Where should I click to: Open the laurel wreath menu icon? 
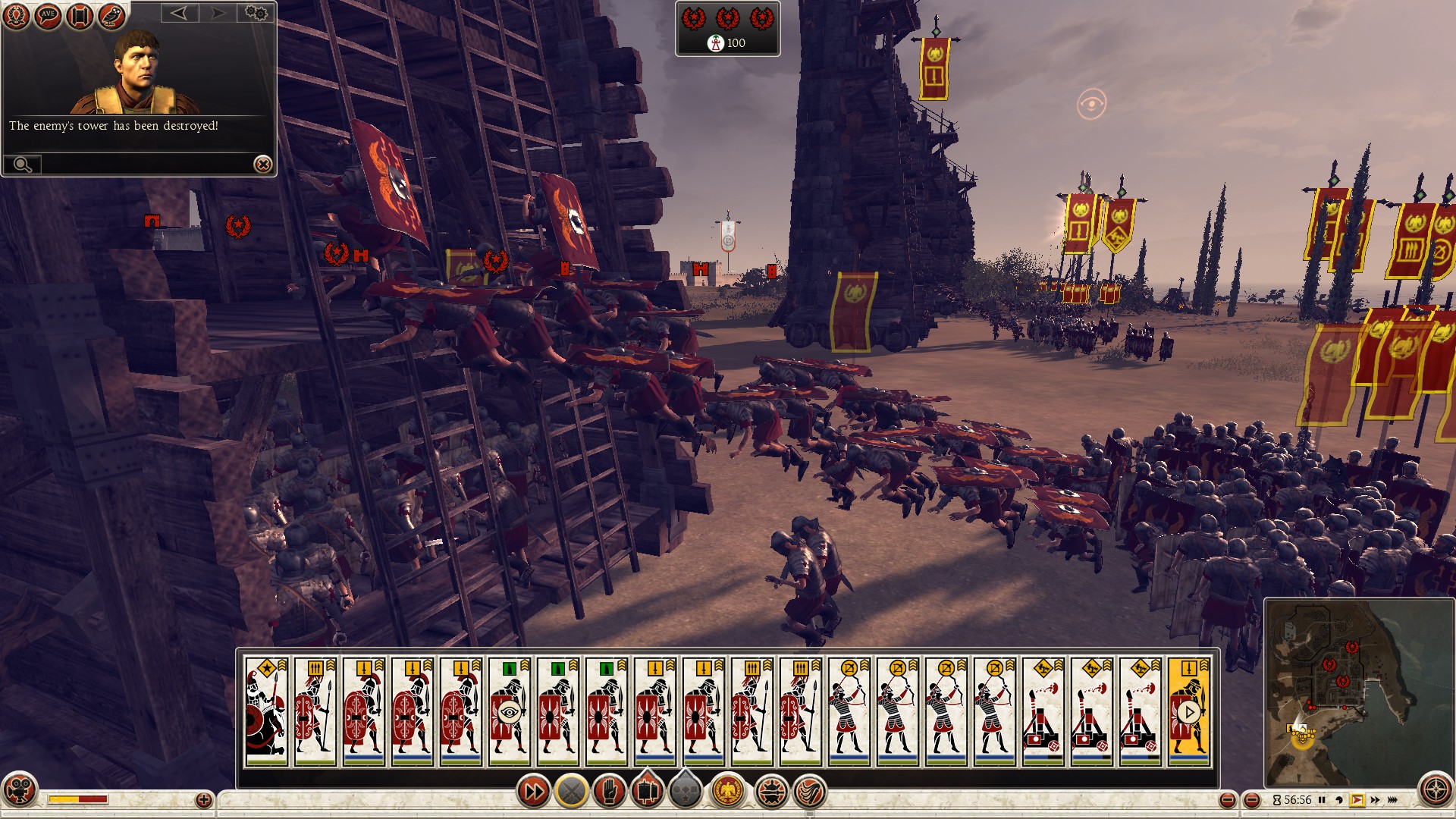16,15
